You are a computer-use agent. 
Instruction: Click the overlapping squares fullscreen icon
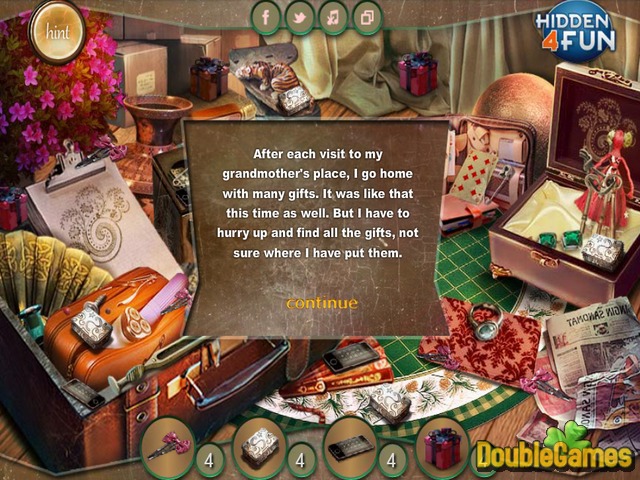367,17
